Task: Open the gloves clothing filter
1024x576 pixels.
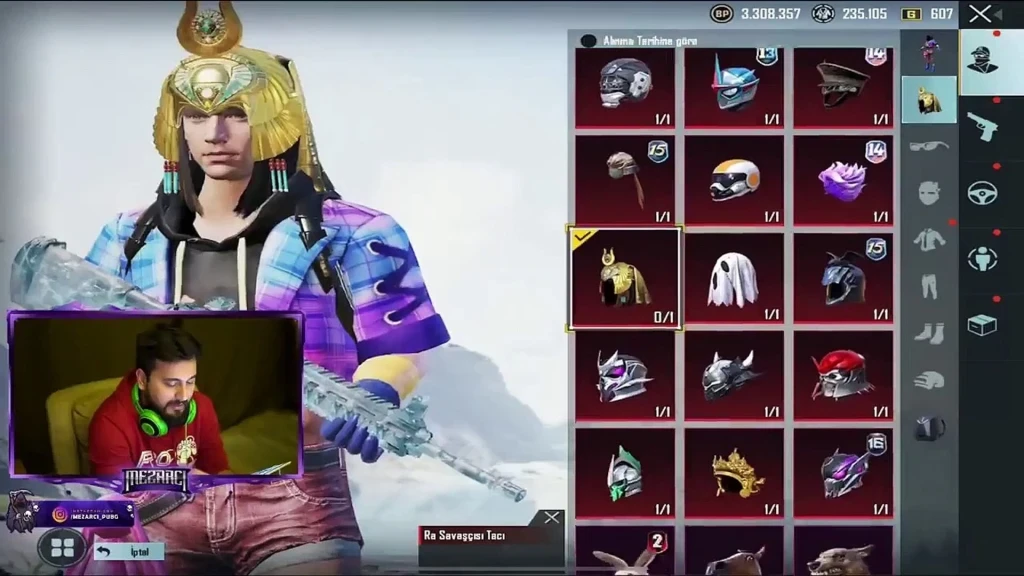Action: click(928, 380)
